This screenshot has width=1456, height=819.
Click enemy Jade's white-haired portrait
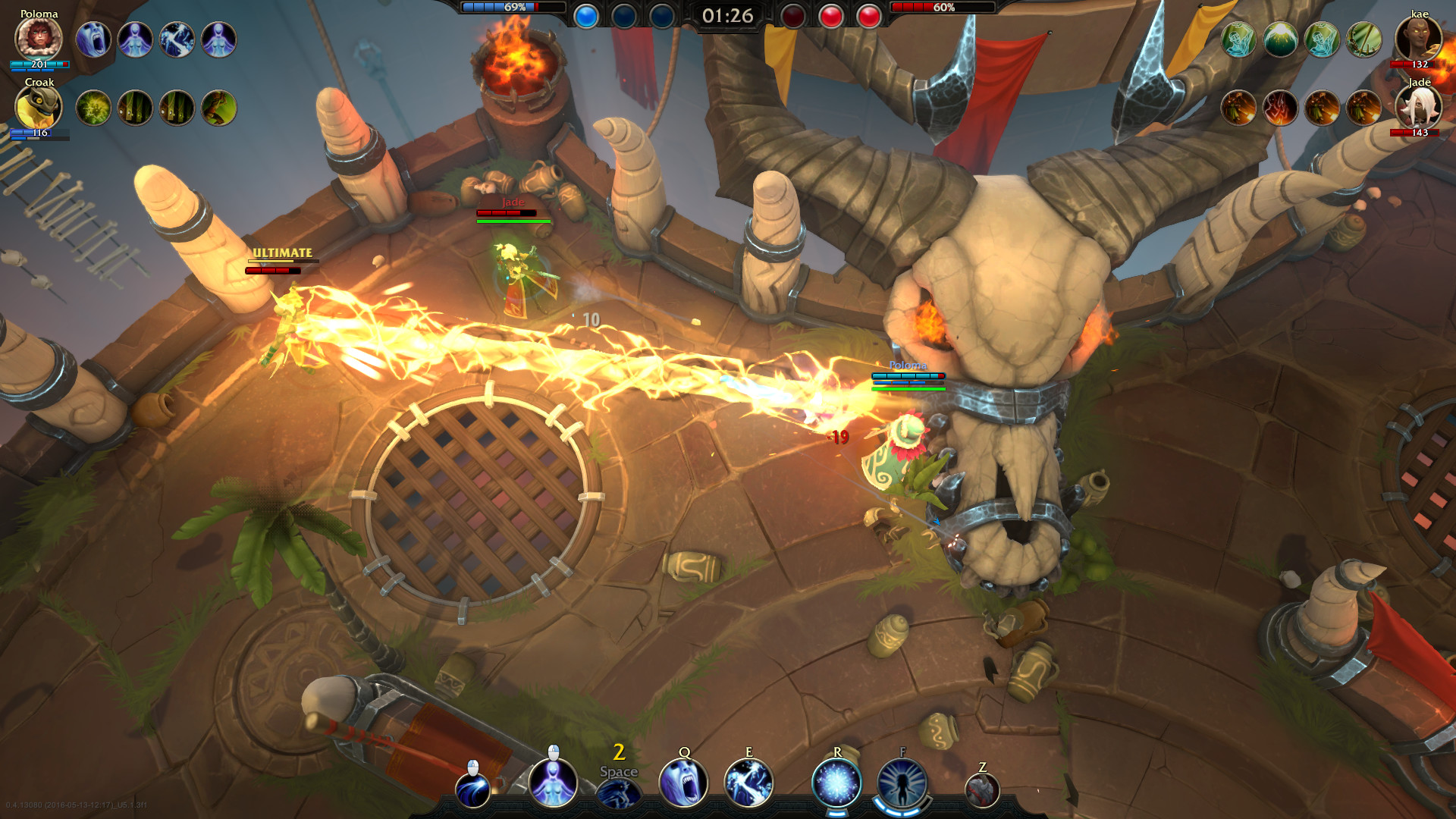coord(1418,108)
